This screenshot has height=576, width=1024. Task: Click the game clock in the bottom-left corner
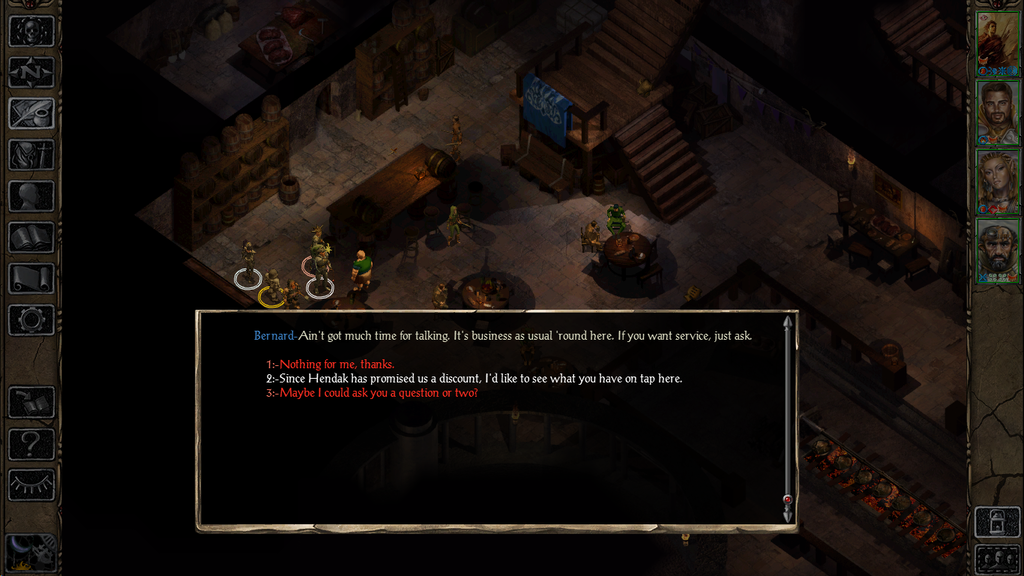tap(31, 552)
